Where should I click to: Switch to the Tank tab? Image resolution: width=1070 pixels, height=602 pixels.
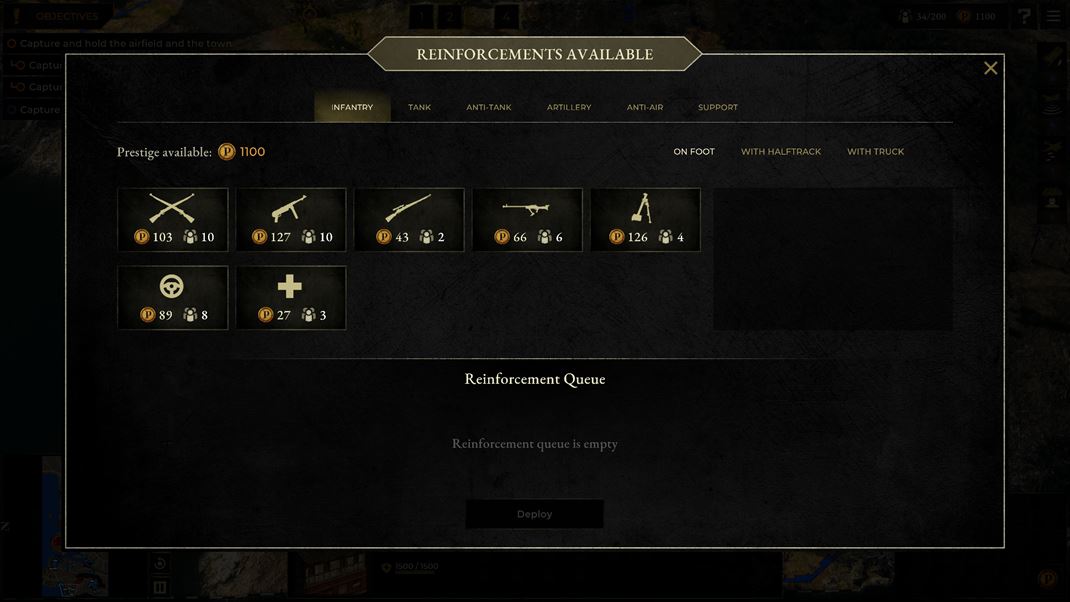coord(419,107)
